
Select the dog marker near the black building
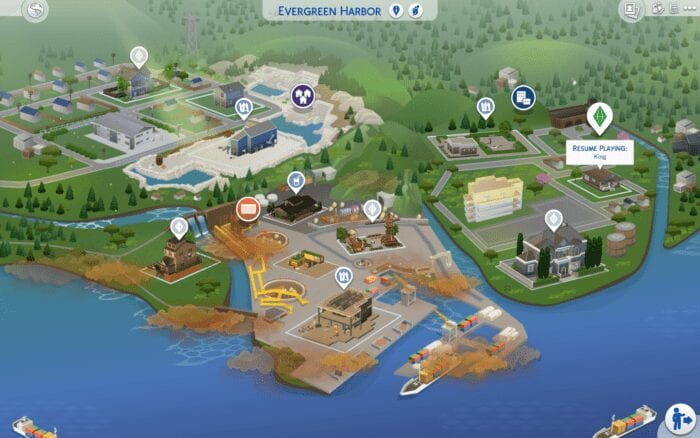[296, 181]
